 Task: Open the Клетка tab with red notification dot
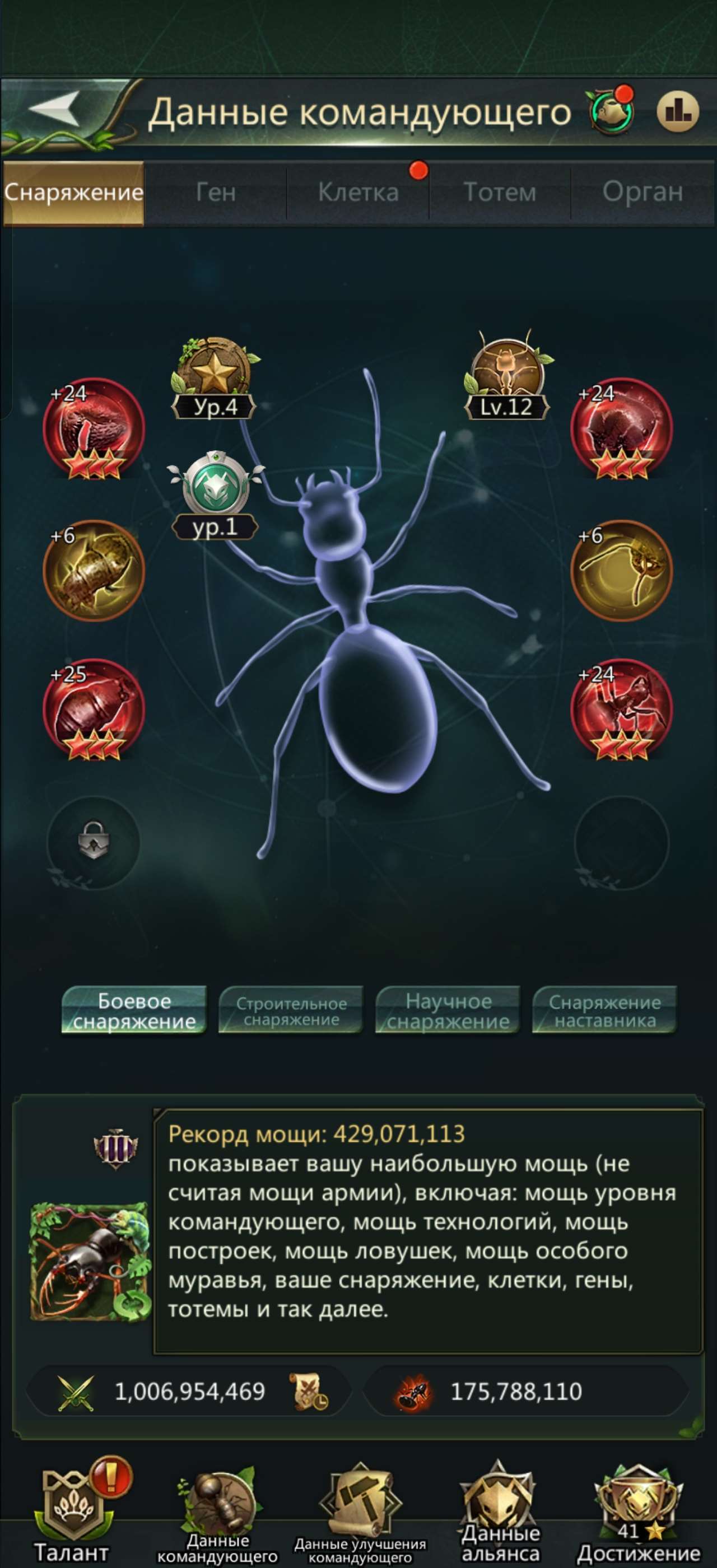tap(359, 192)
